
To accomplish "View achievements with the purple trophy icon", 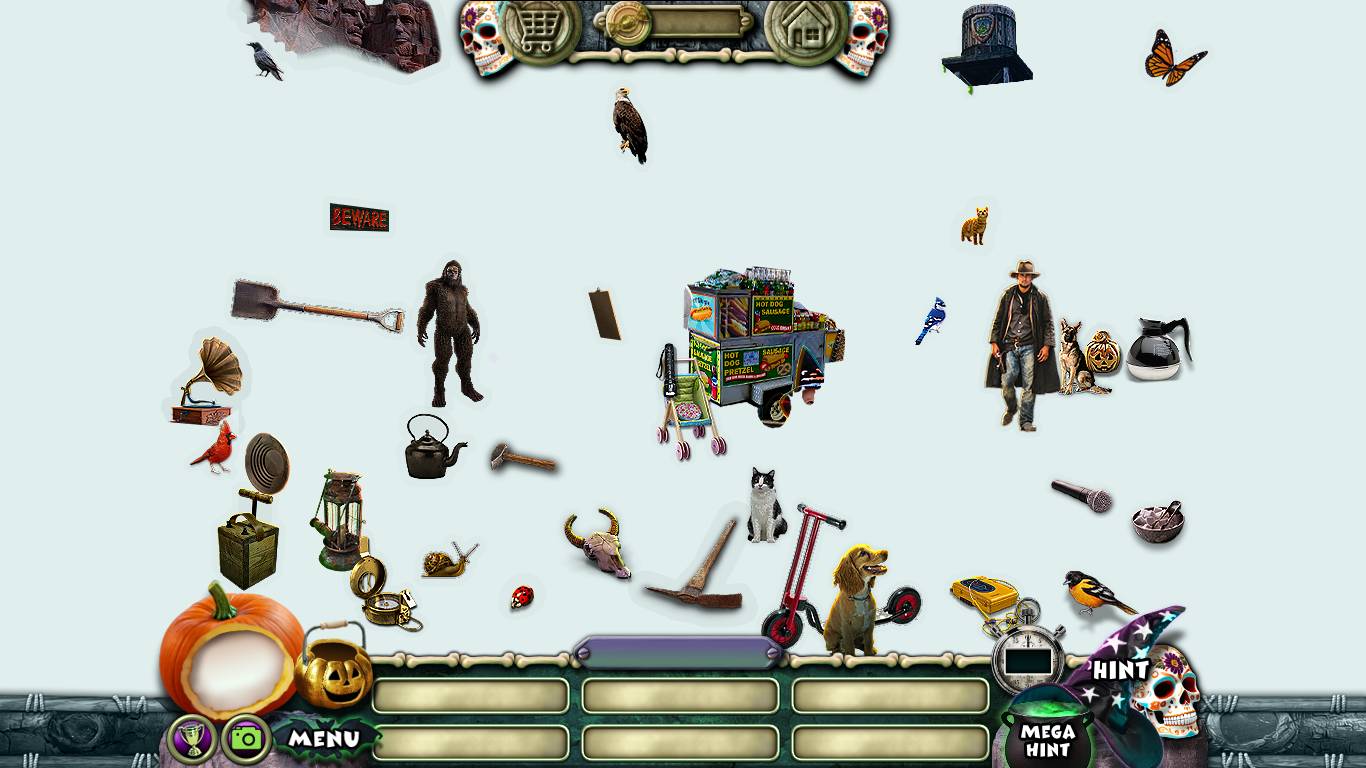I will pos(192,739).
